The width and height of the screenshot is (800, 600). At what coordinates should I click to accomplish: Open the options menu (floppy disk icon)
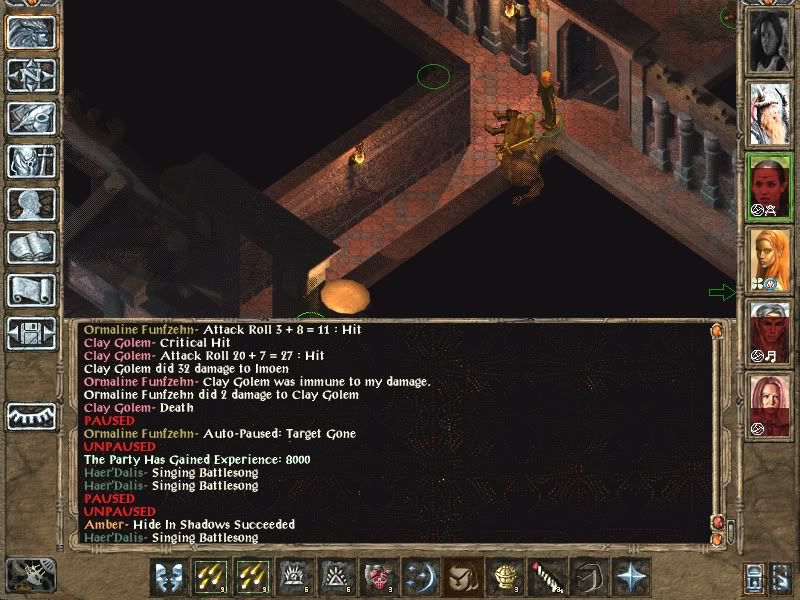(x=30, y=333)
